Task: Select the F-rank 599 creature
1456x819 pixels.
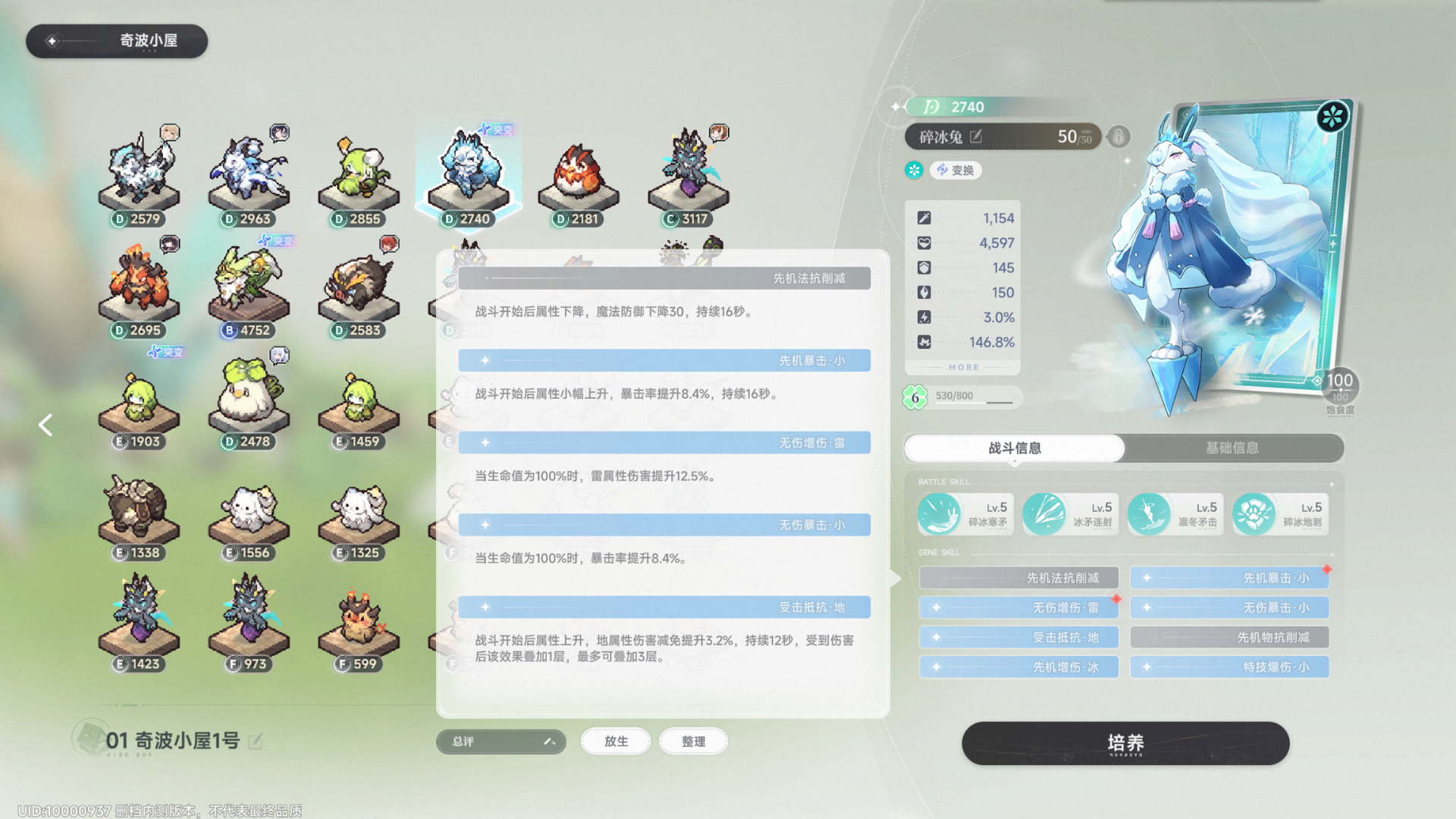Action: (358, 623)
